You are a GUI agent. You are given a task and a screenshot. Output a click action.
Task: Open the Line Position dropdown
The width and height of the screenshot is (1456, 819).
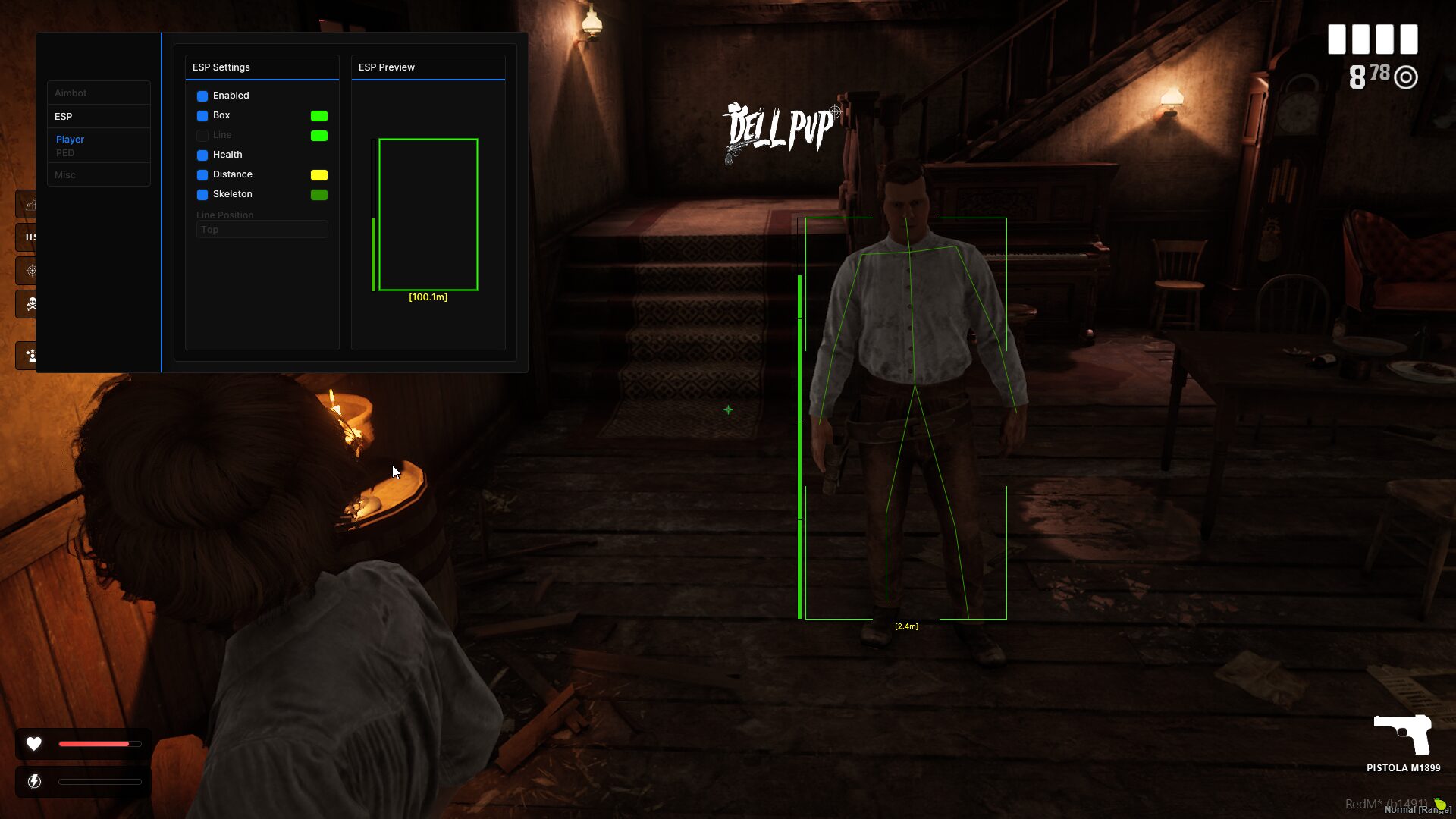point(262,230)
